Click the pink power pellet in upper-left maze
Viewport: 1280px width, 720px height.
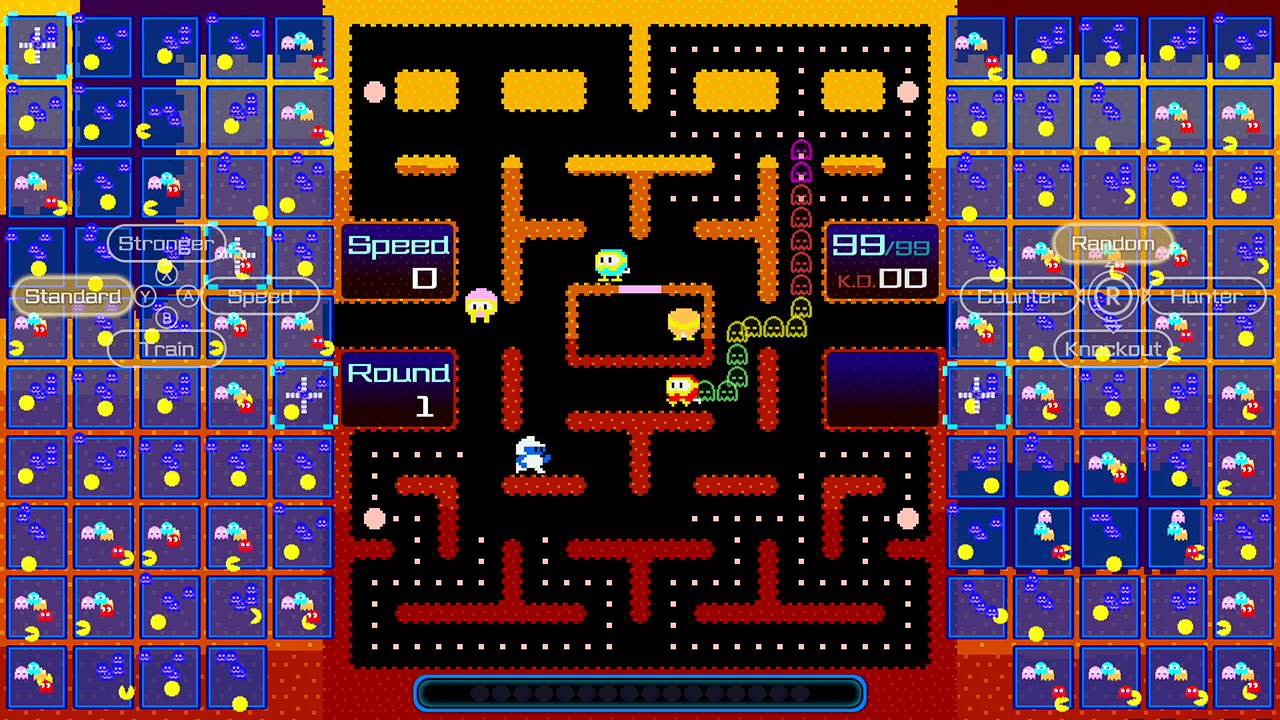(x=374, y=91)
